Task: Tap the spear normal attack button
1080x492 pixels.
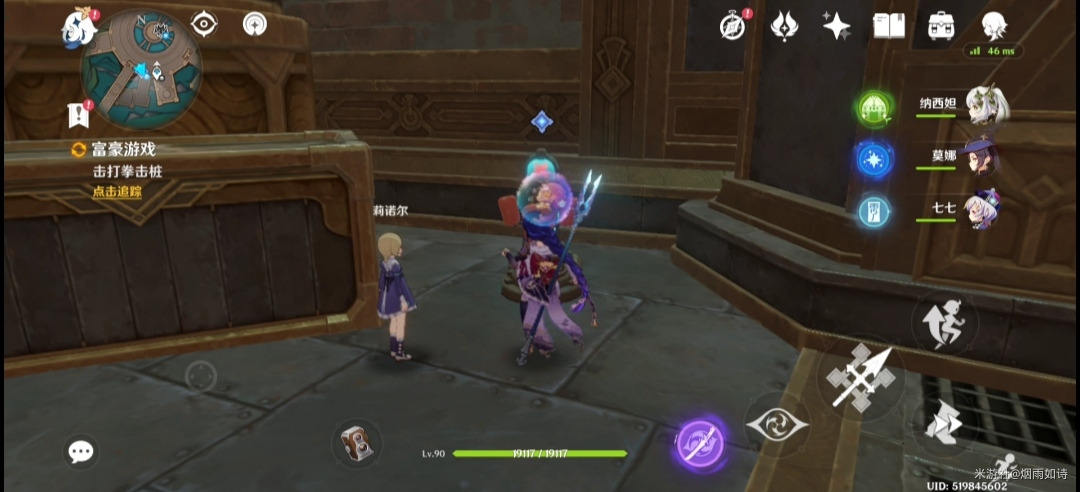Action: pos(860,380)
